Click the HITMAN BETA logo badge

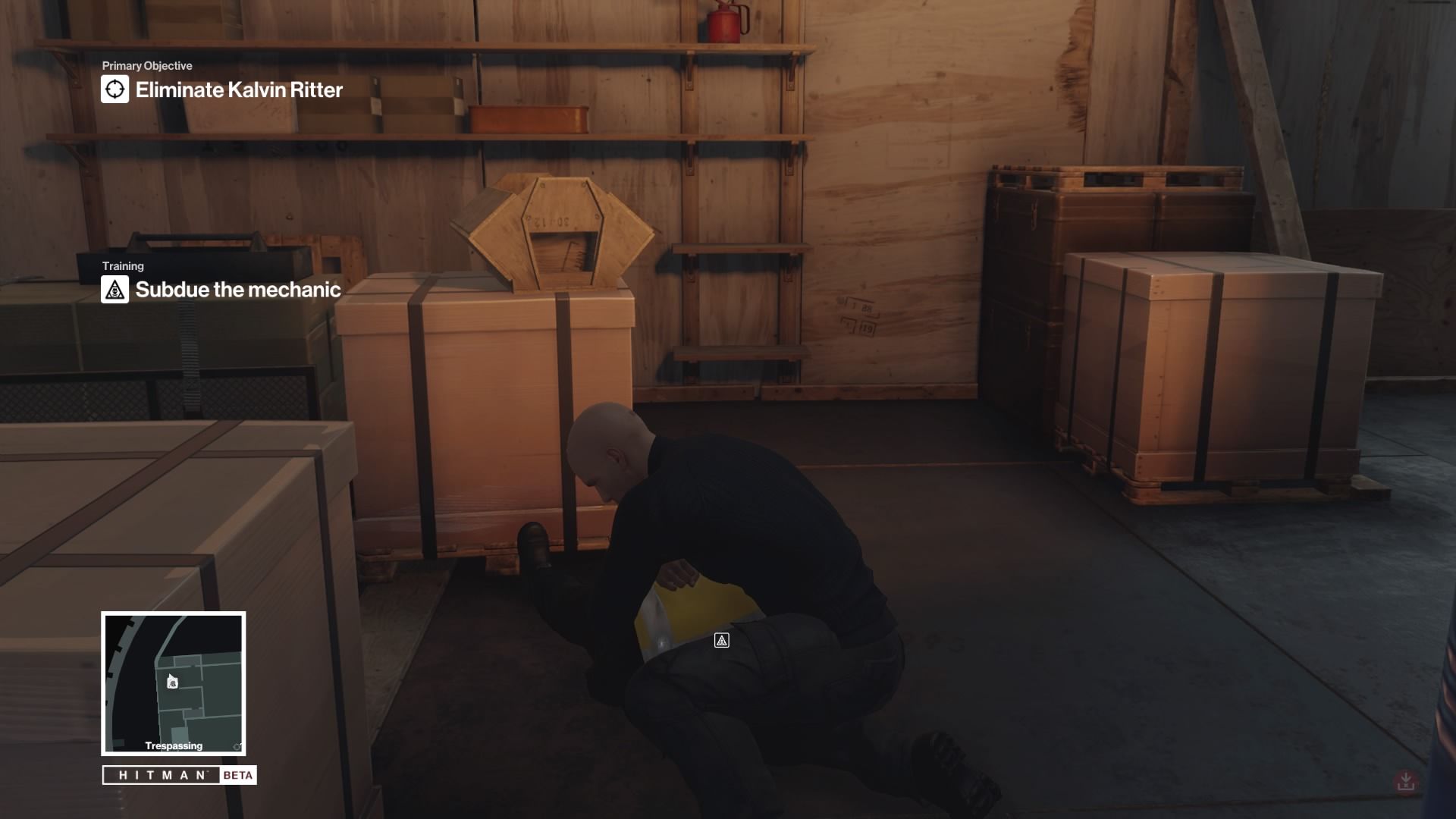pyautogui.click(x=180, y=775)
